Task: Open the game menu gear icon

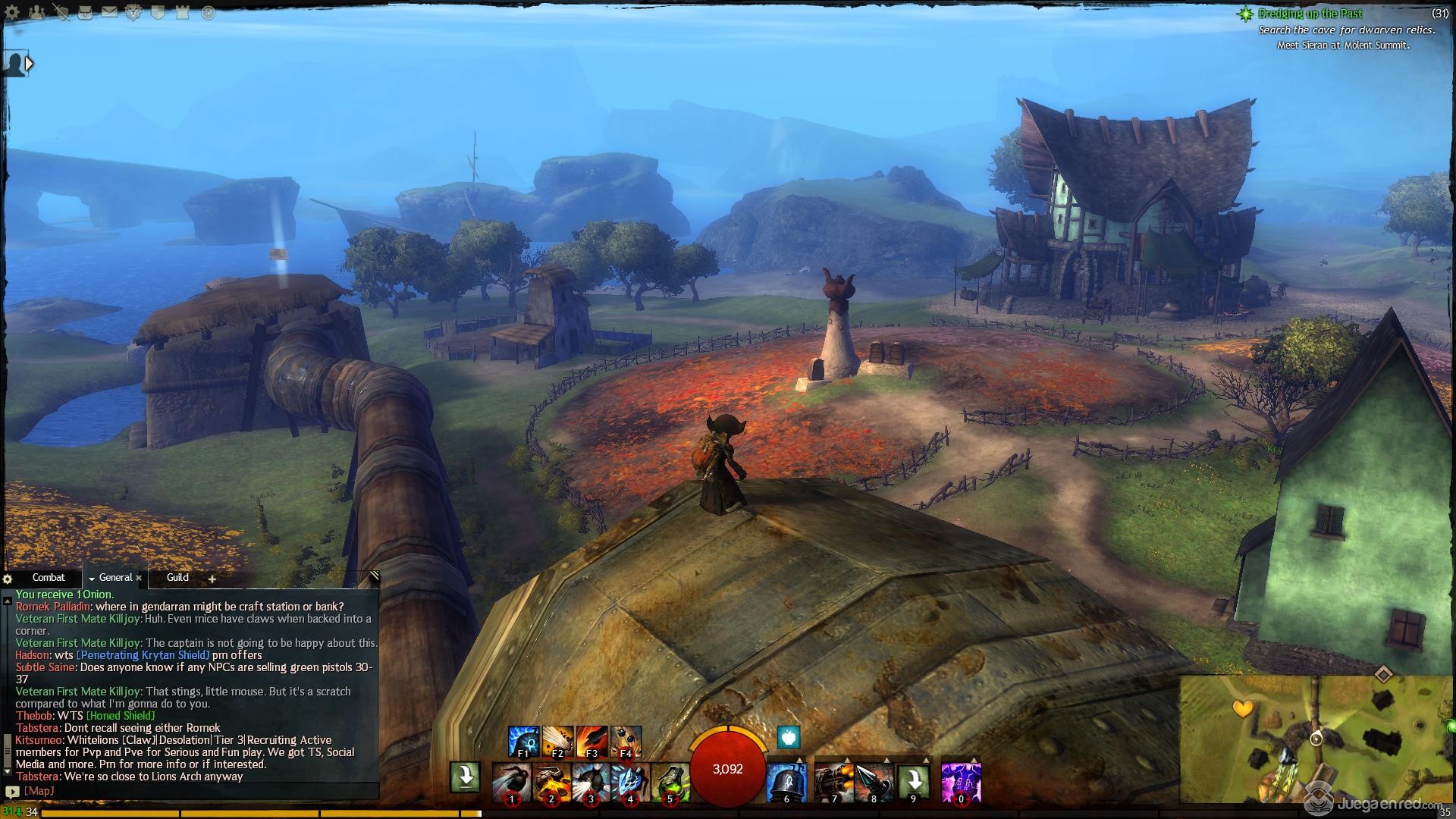Action: tap(13, 12)
